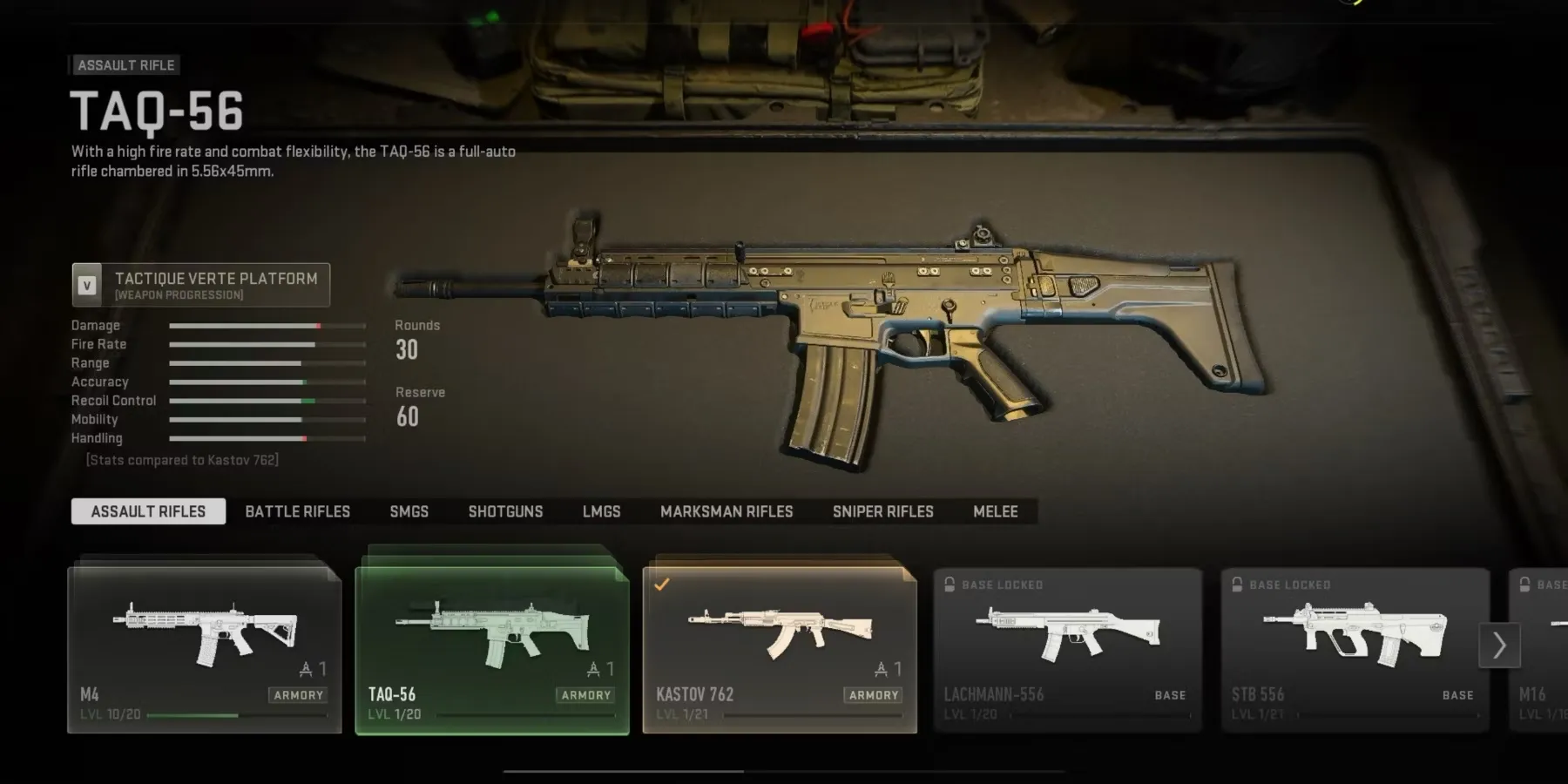Open the Battle Rifles category
The width and height of the screenshot is (1568, 784).
click(297, 511)
